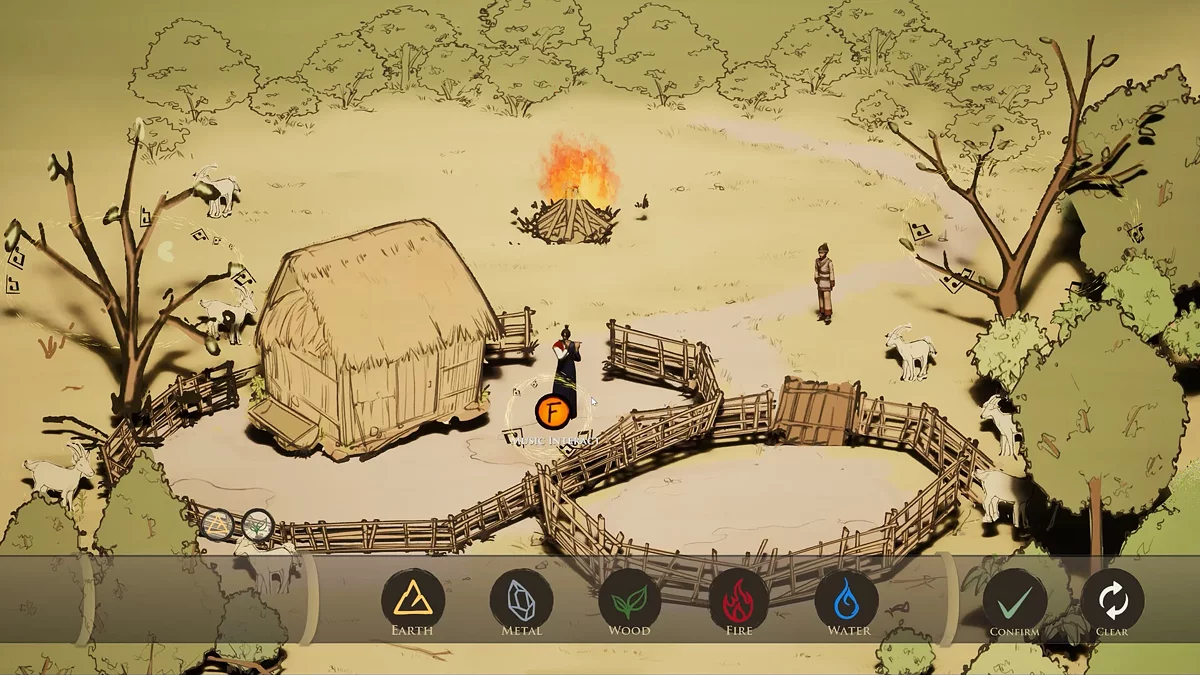Activate the Fire element icon
1200x675 pixels.
click(x=739, y=600)
